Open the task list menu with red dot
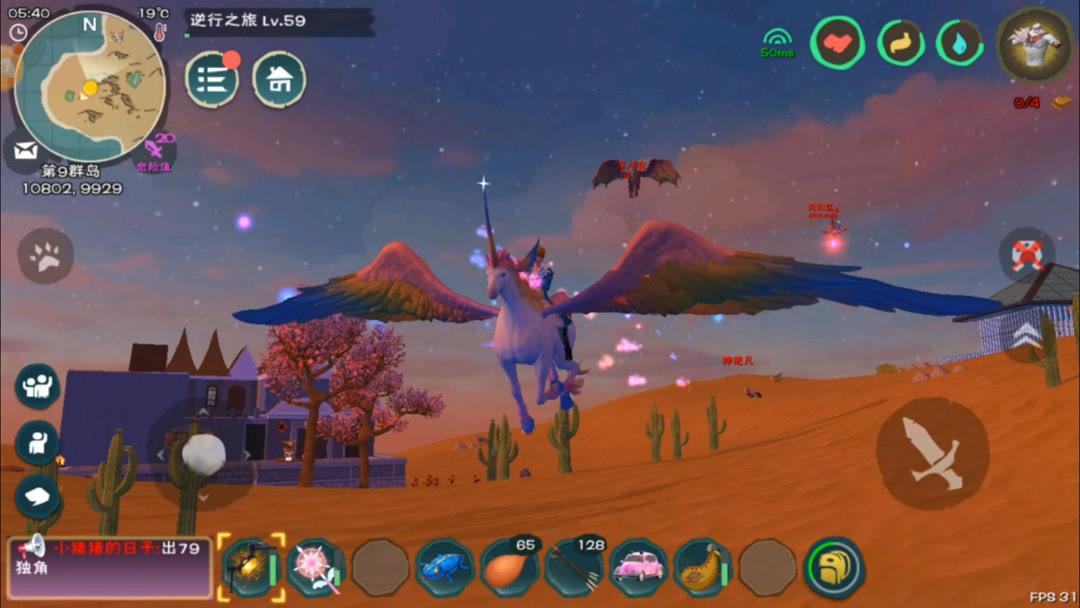The image size is (1080, 608). coord(212,80)
